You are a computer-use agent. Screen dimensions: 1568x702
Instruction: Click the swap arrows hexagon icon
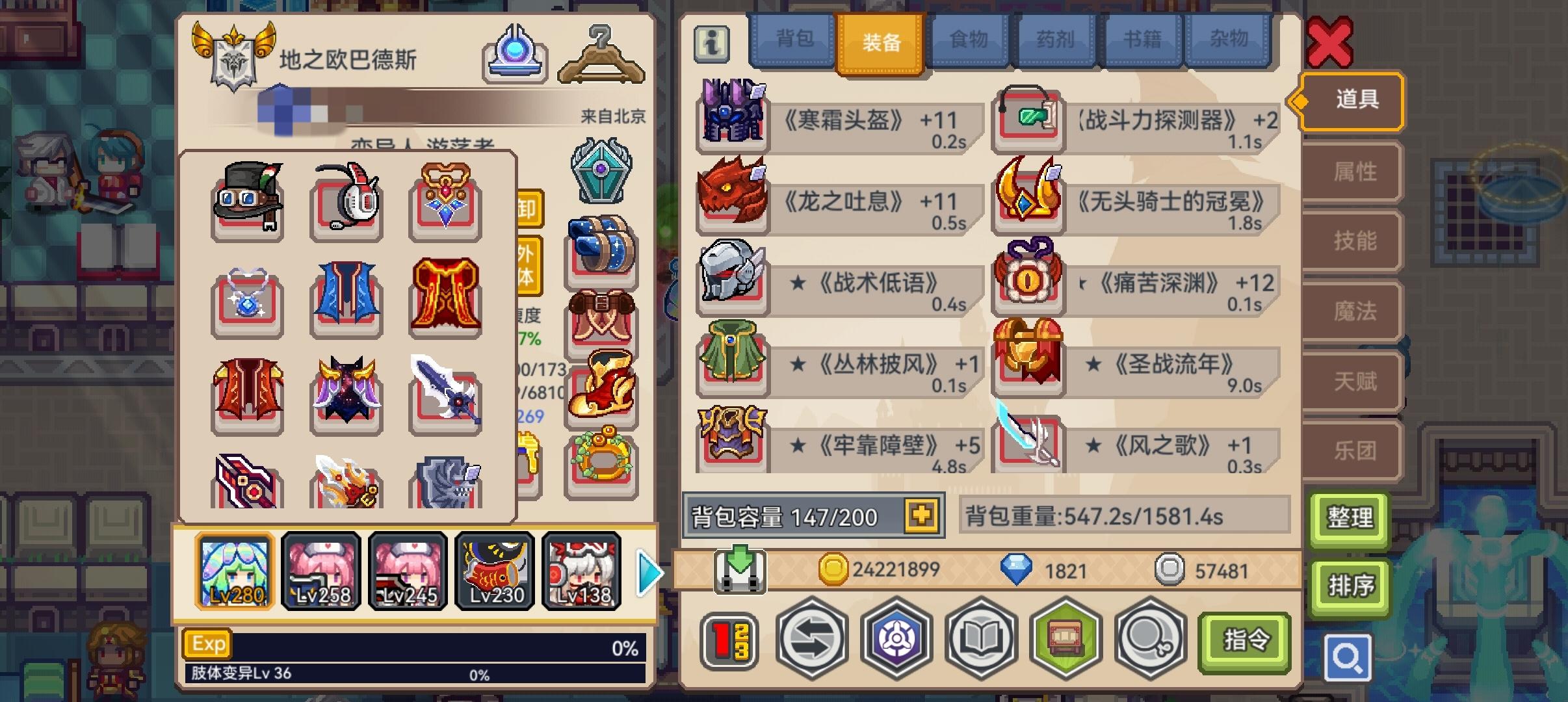[x=813, y=640]
